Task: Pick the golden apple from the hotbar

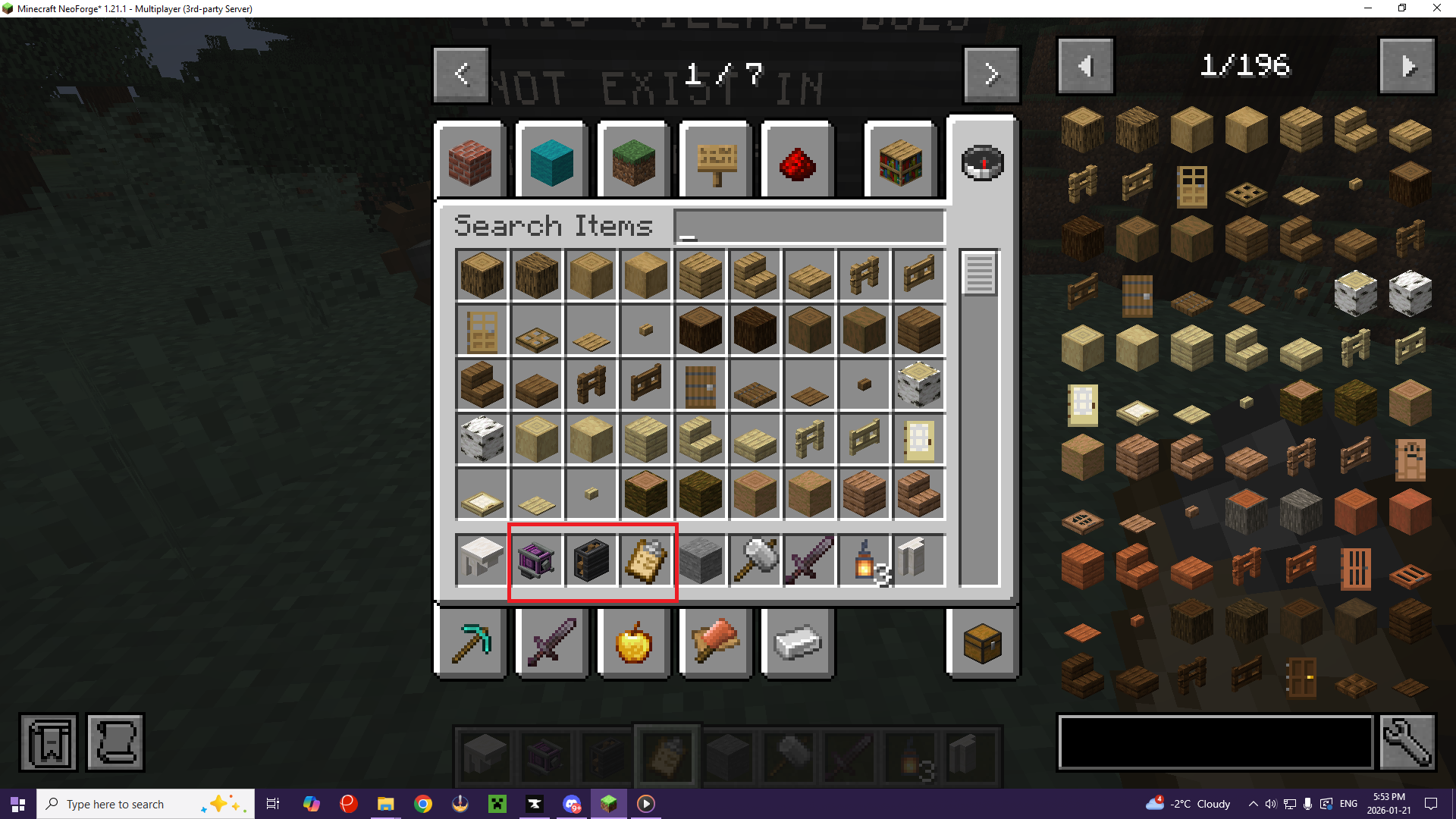Action: coord(634,642)
